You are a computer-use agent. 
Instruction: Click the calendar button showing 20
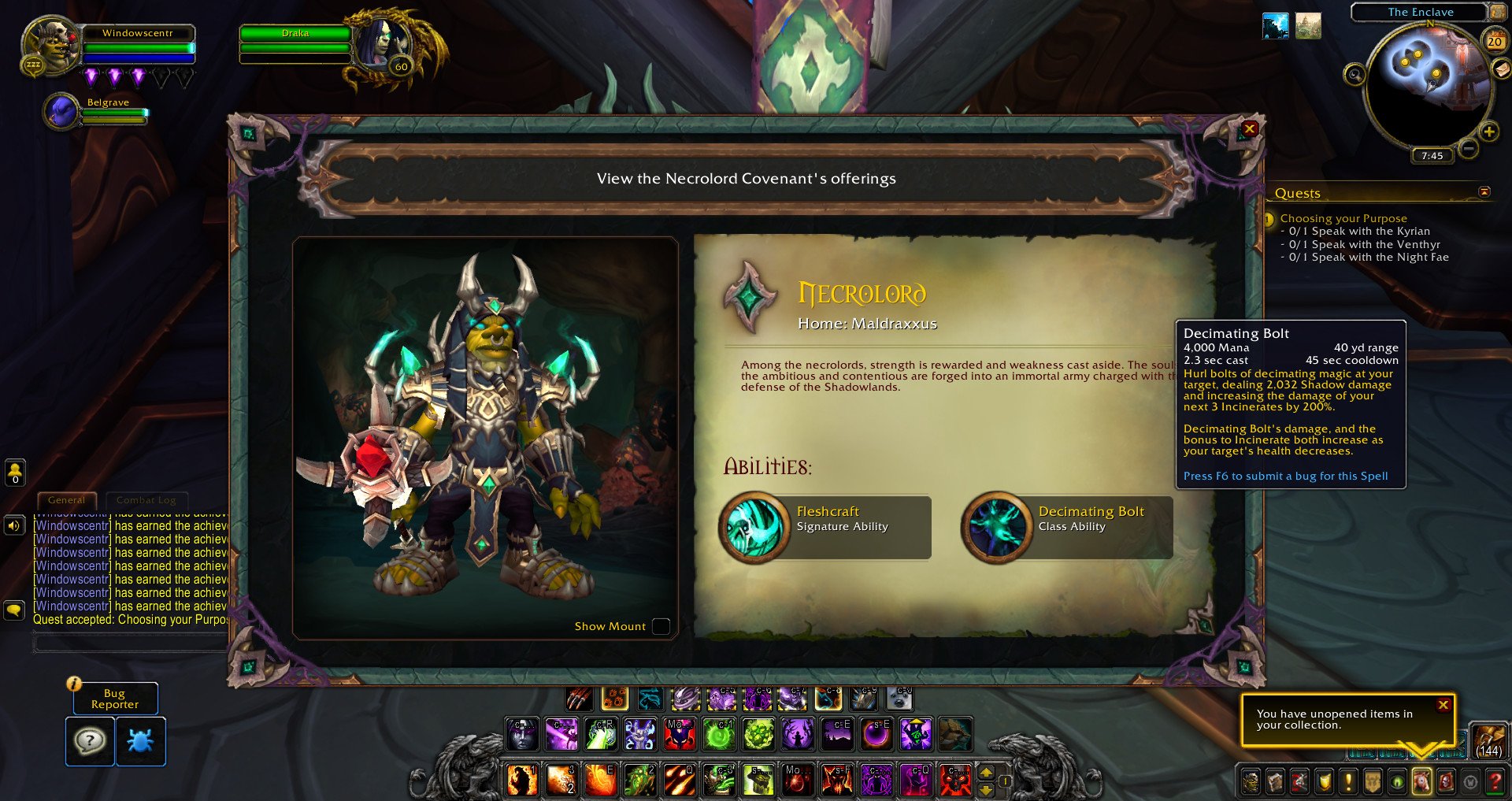tap(1494, 40)
